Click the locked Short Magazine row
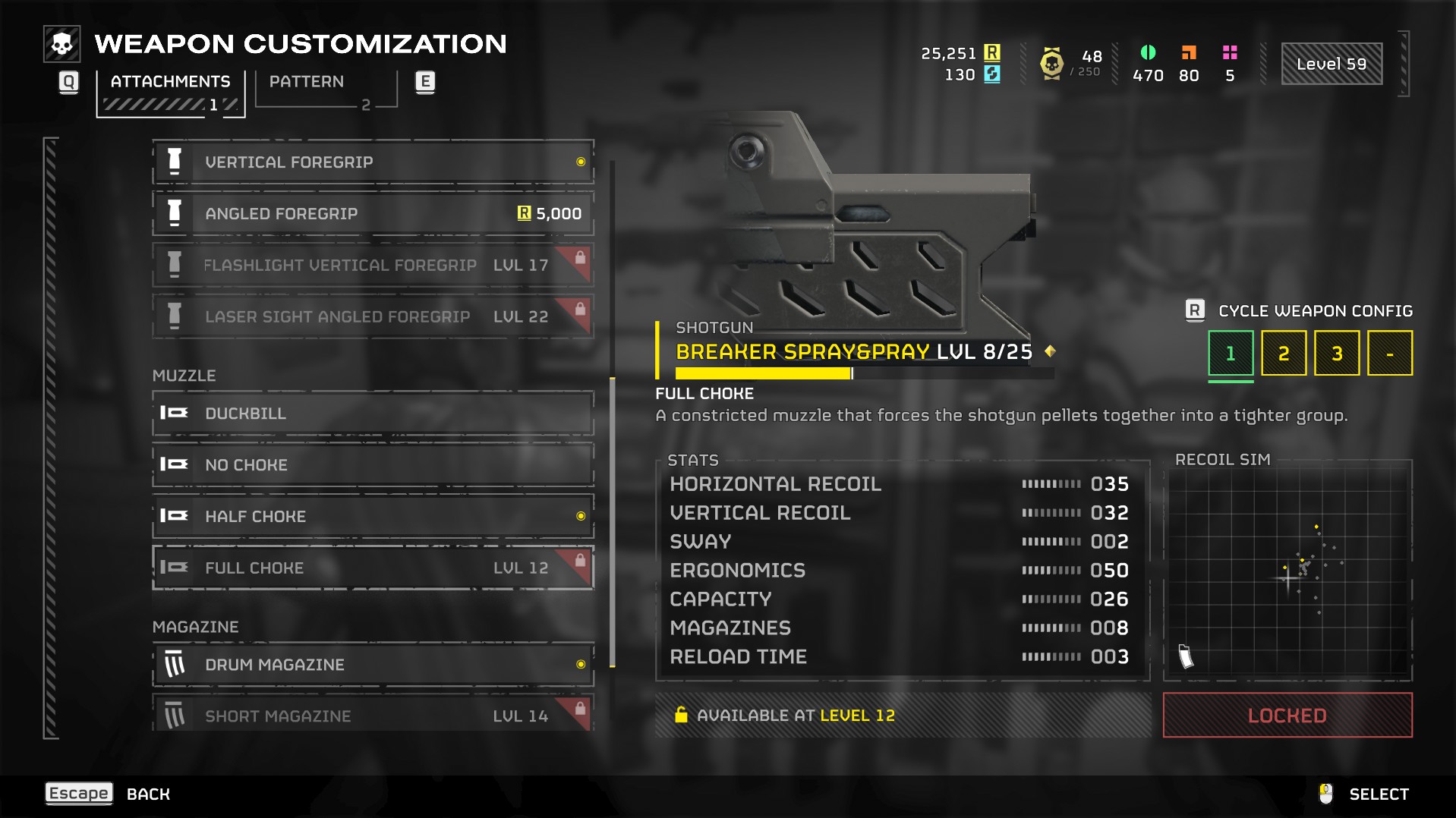 coord(373,715)
